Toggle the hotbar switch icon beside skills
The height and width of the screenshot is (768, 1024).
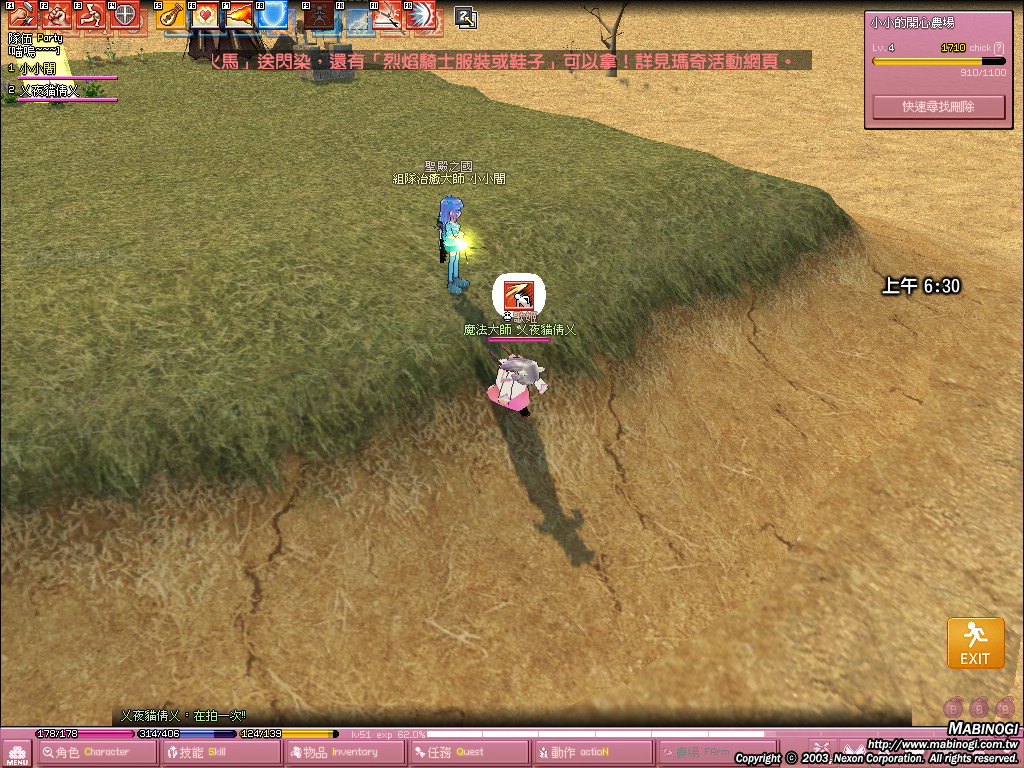(465, 16)
